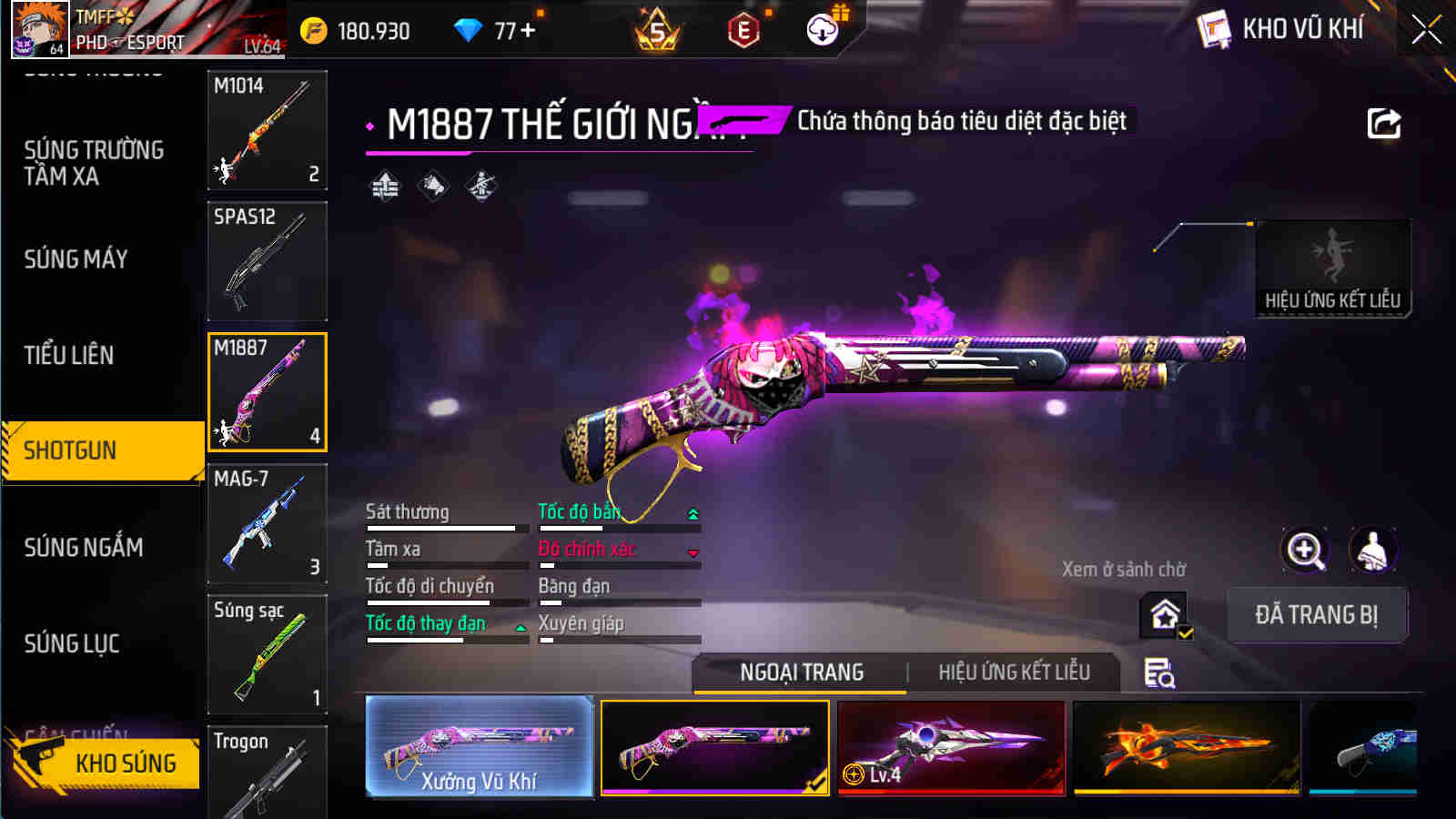Open the gift download cloud icon in top bar

point(824,29)
